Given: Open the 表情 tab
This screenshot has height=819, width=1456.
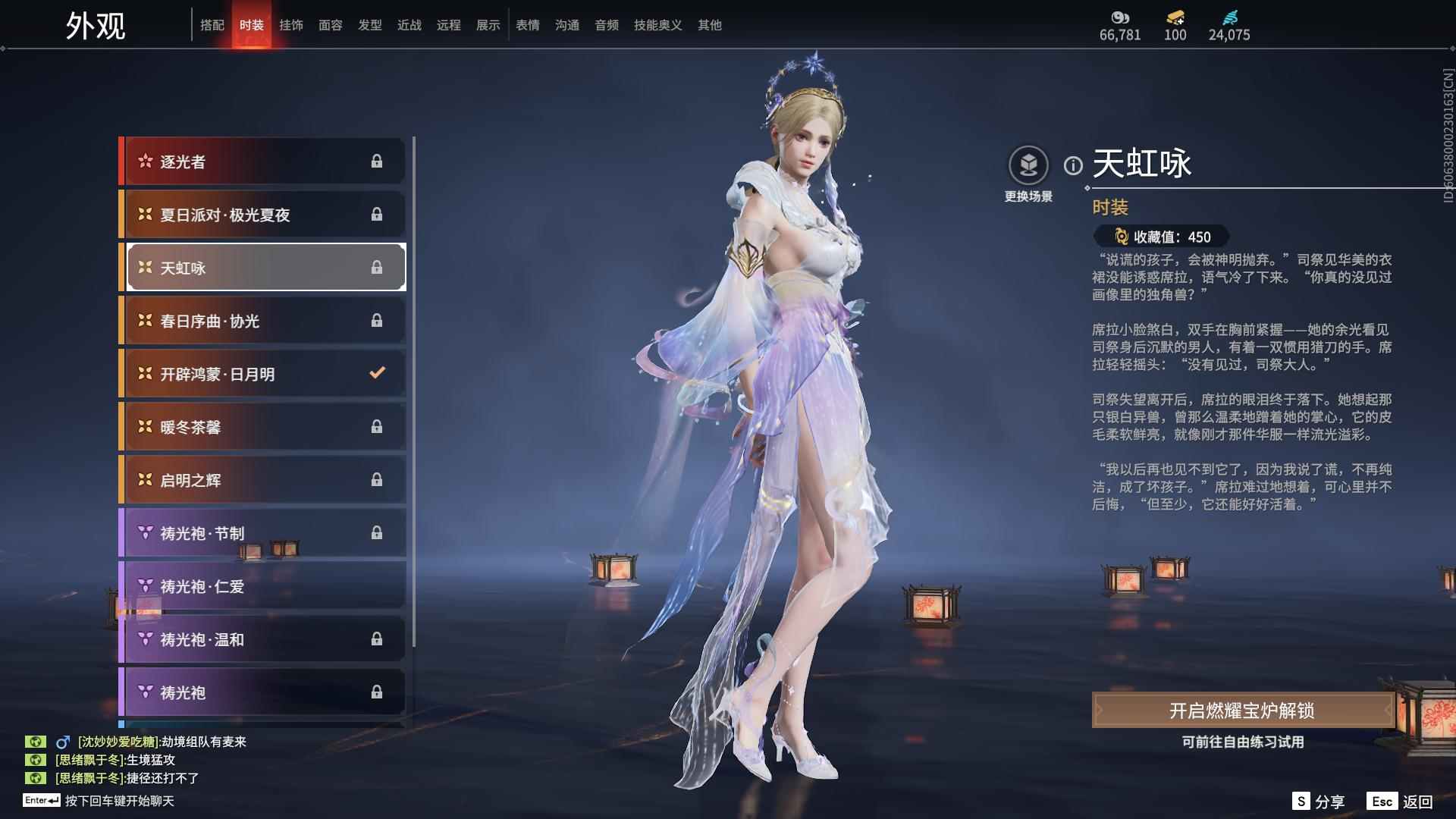Looking at the screenshot, I should (x=527, y=24).
